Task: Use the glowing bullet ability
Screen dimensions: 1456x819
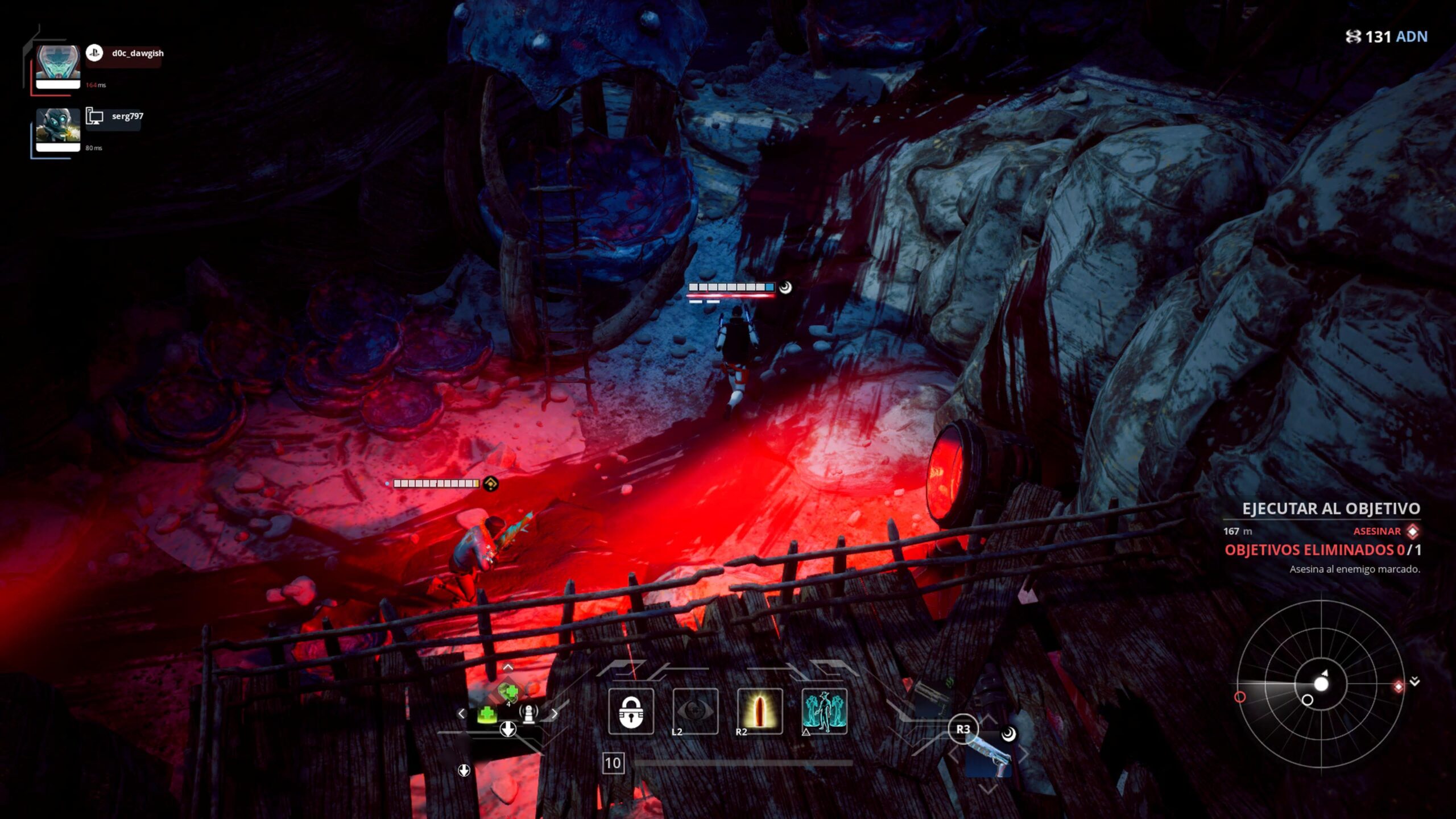Action: point(759,712)
